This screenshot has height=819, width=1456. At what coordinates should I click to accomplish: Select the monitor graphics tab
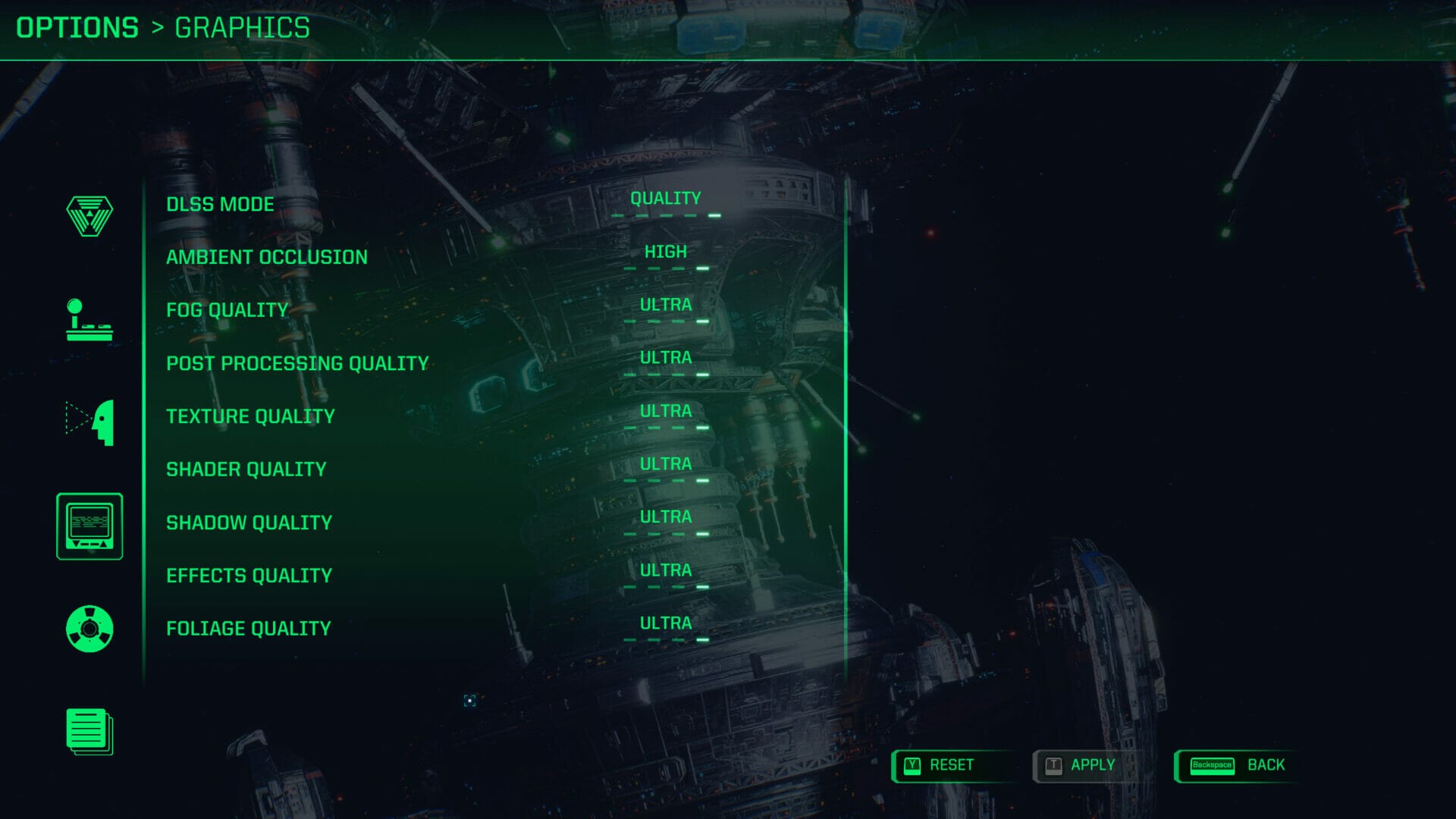pos(89,526)
